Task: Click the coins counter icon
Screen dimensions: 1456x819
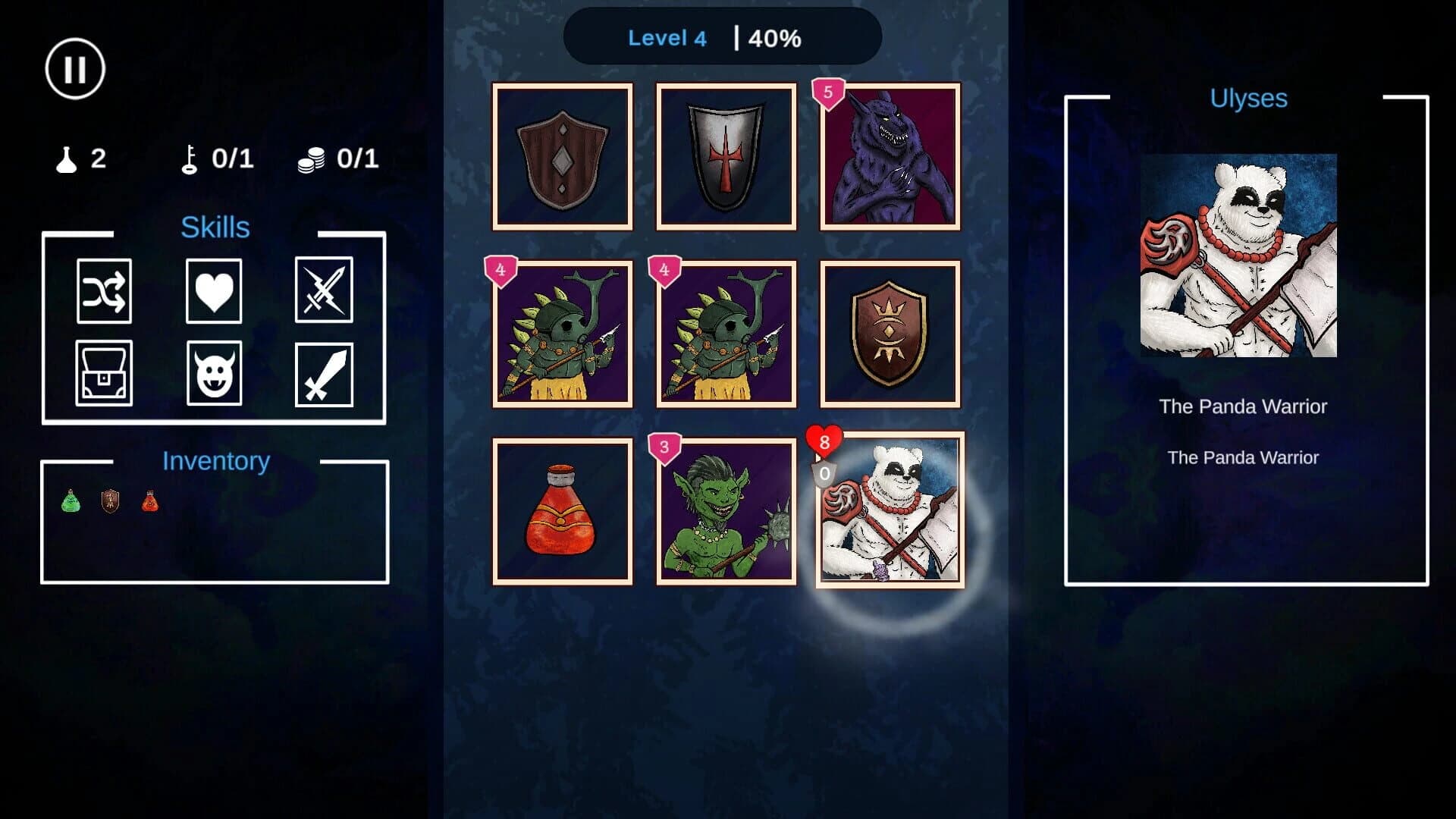Action: coord(311,158)
